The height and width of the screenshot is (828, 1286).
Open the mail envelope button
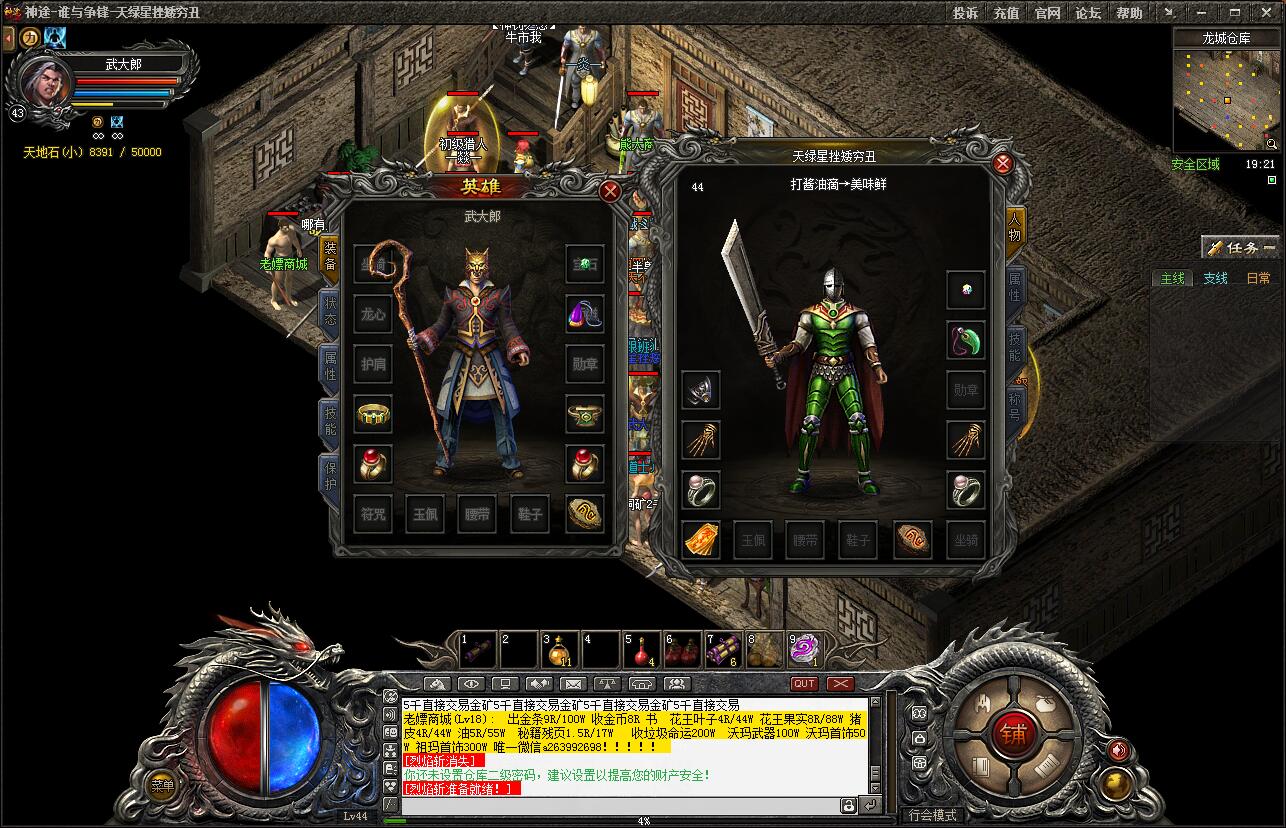[572, 684]
